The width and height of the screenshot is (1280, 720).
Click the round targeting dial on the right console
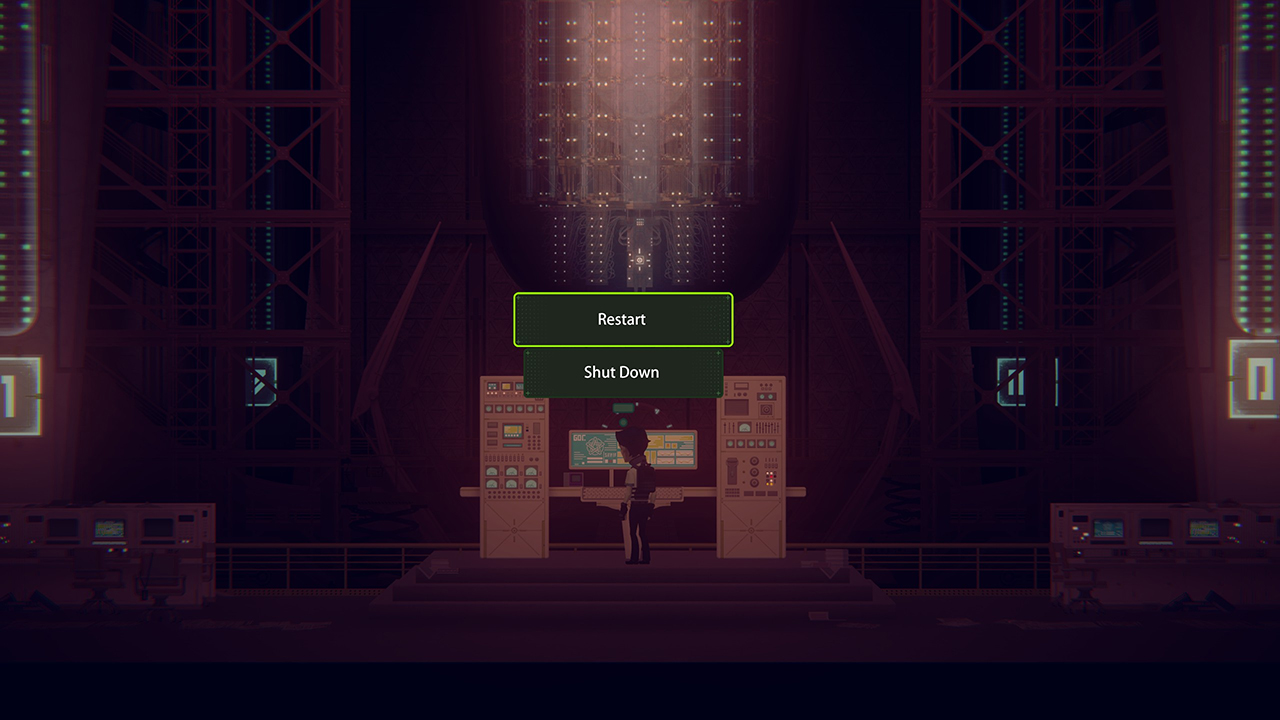click(765, 409)
